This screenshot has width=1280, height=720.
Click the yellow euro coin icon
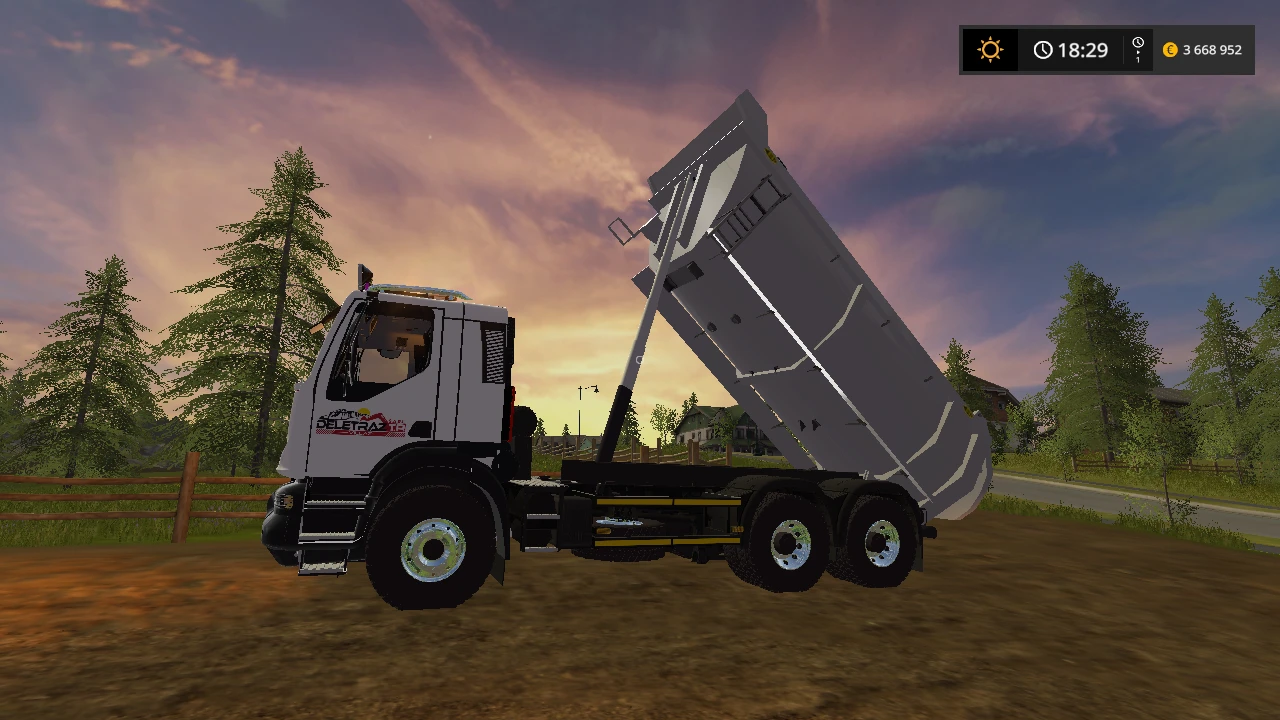(1170, 49)
